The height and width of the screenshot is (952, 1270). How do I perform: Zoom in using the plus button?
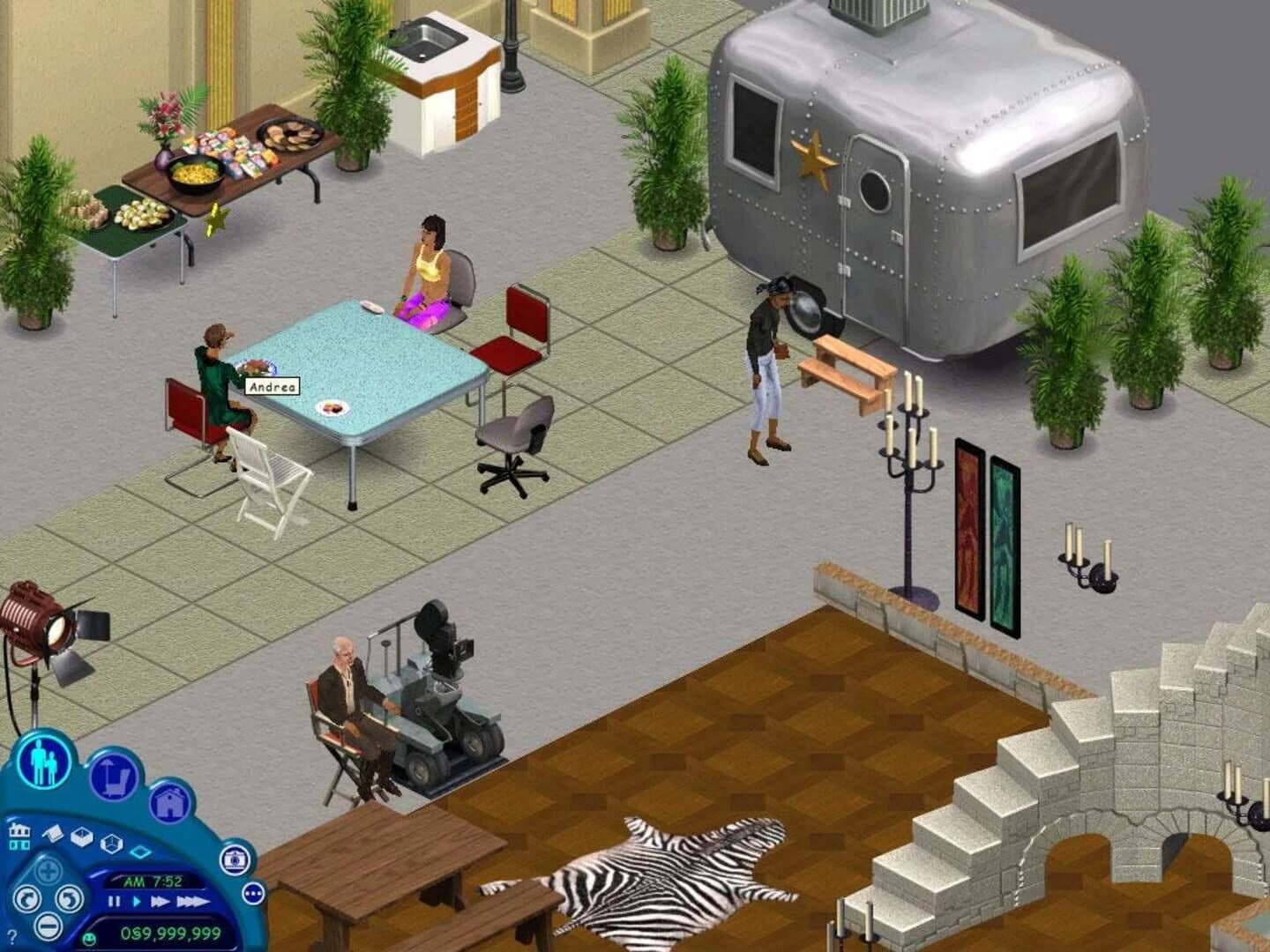(x=49, y=869)
